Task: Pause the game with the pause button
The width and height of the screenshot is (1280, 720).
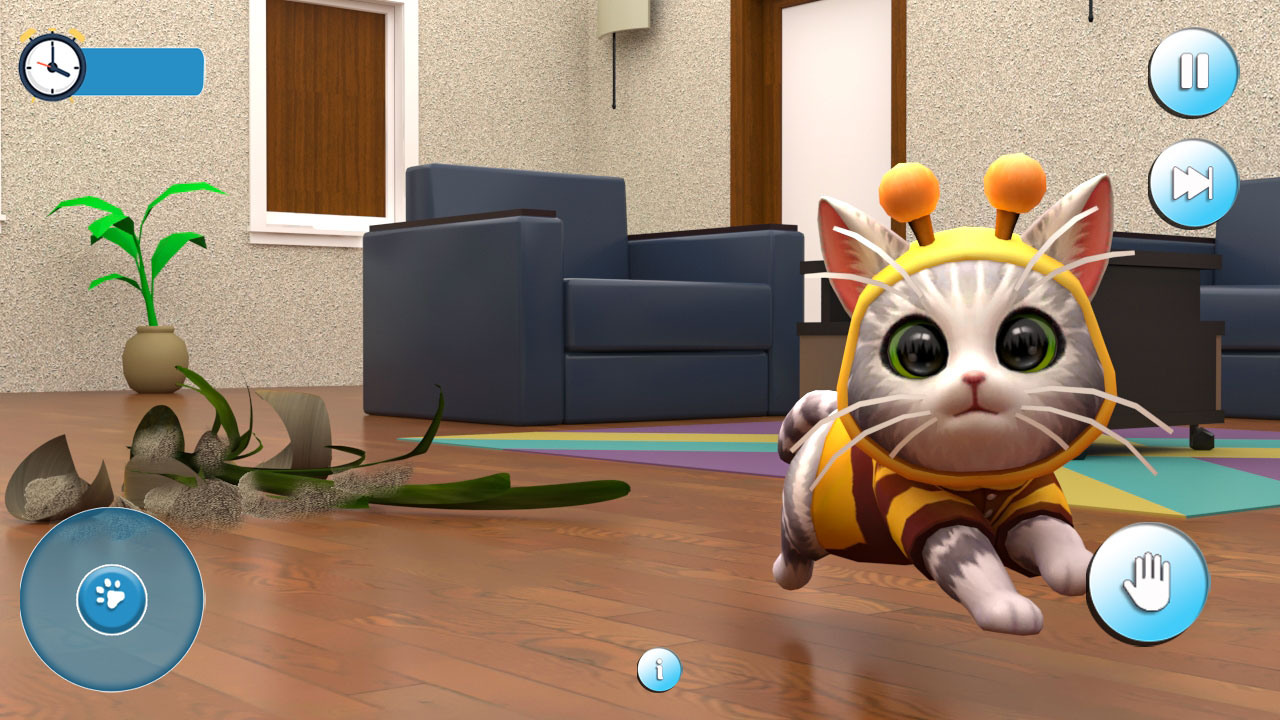Action: (x=1192, y=71)
